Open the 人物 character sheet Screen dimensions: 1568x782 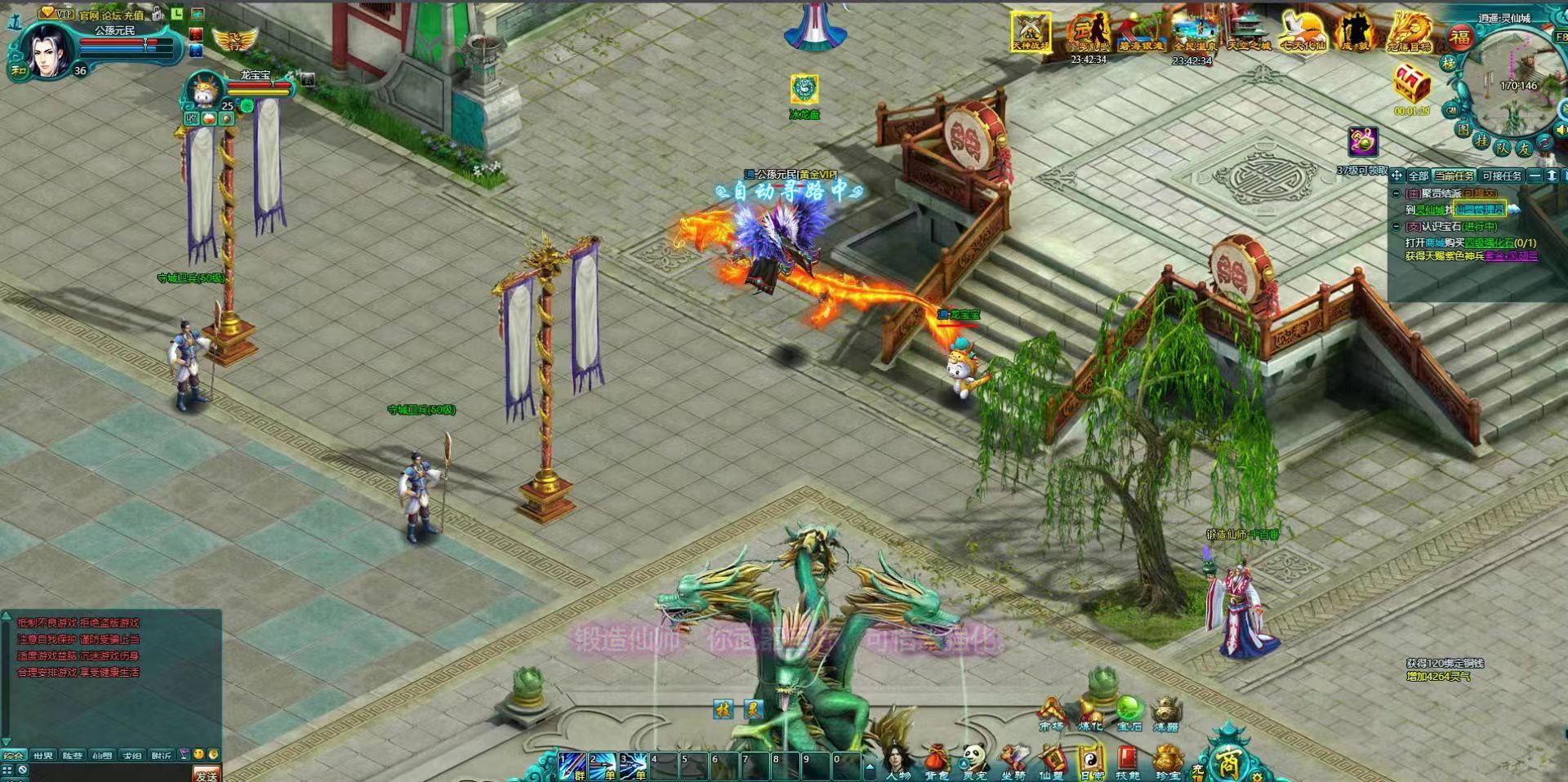point(898,761)
